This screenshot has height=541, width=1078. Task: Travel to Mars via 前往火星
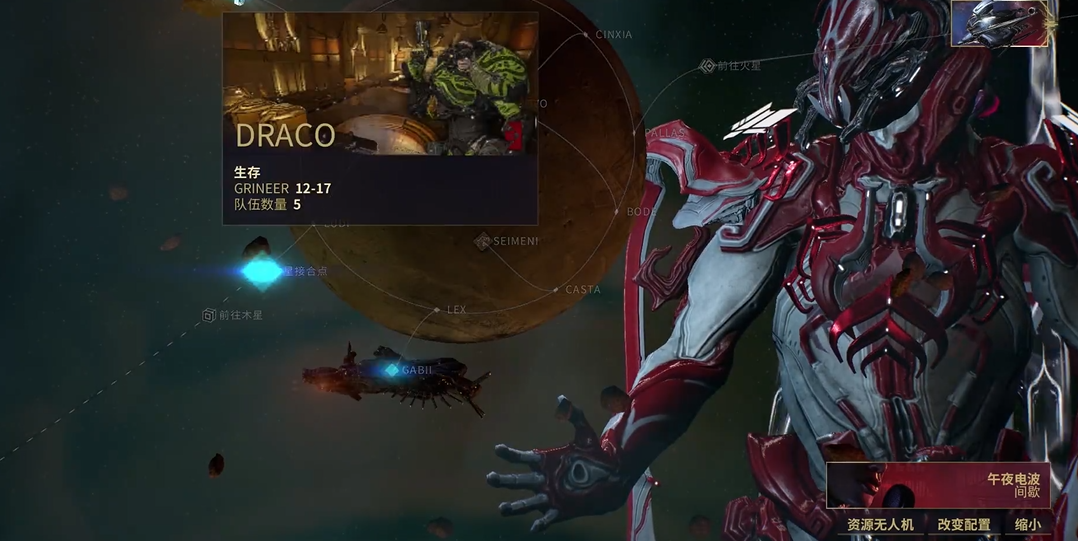(x=707, y=66)
